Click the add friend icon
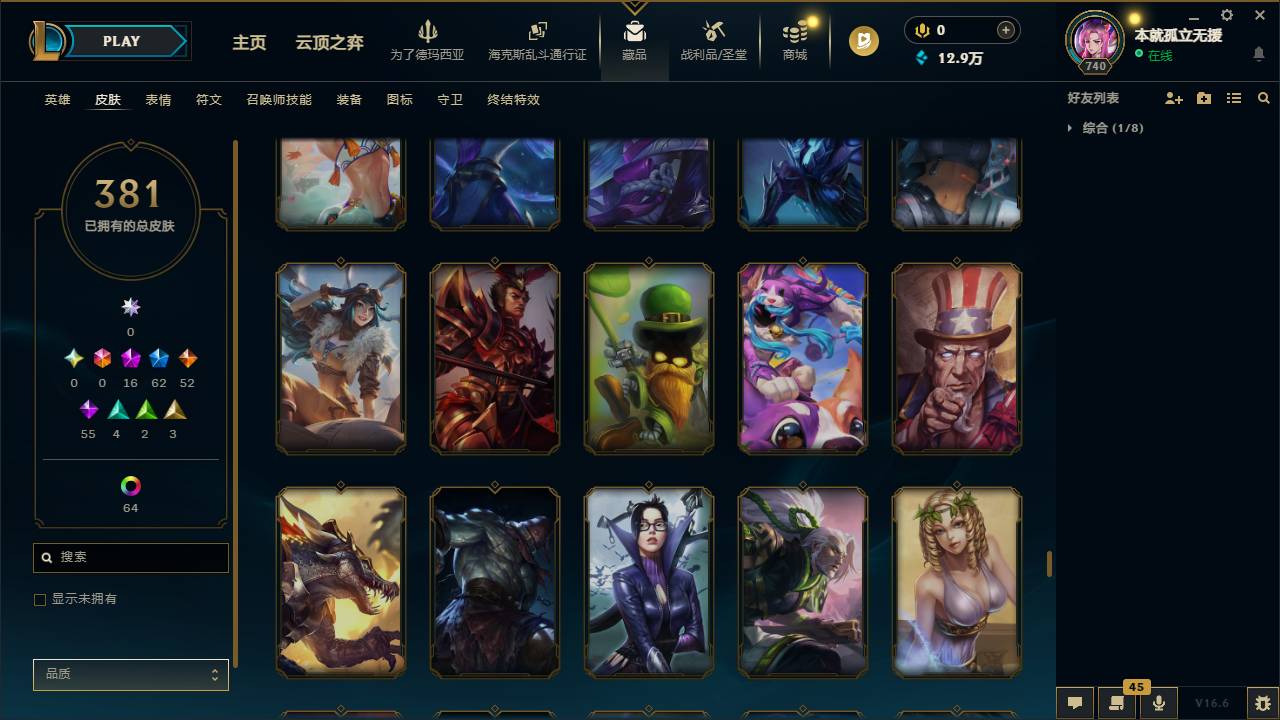Image resolution: width=1280 pixels, height=720 pixels. tap(1172, 97)
